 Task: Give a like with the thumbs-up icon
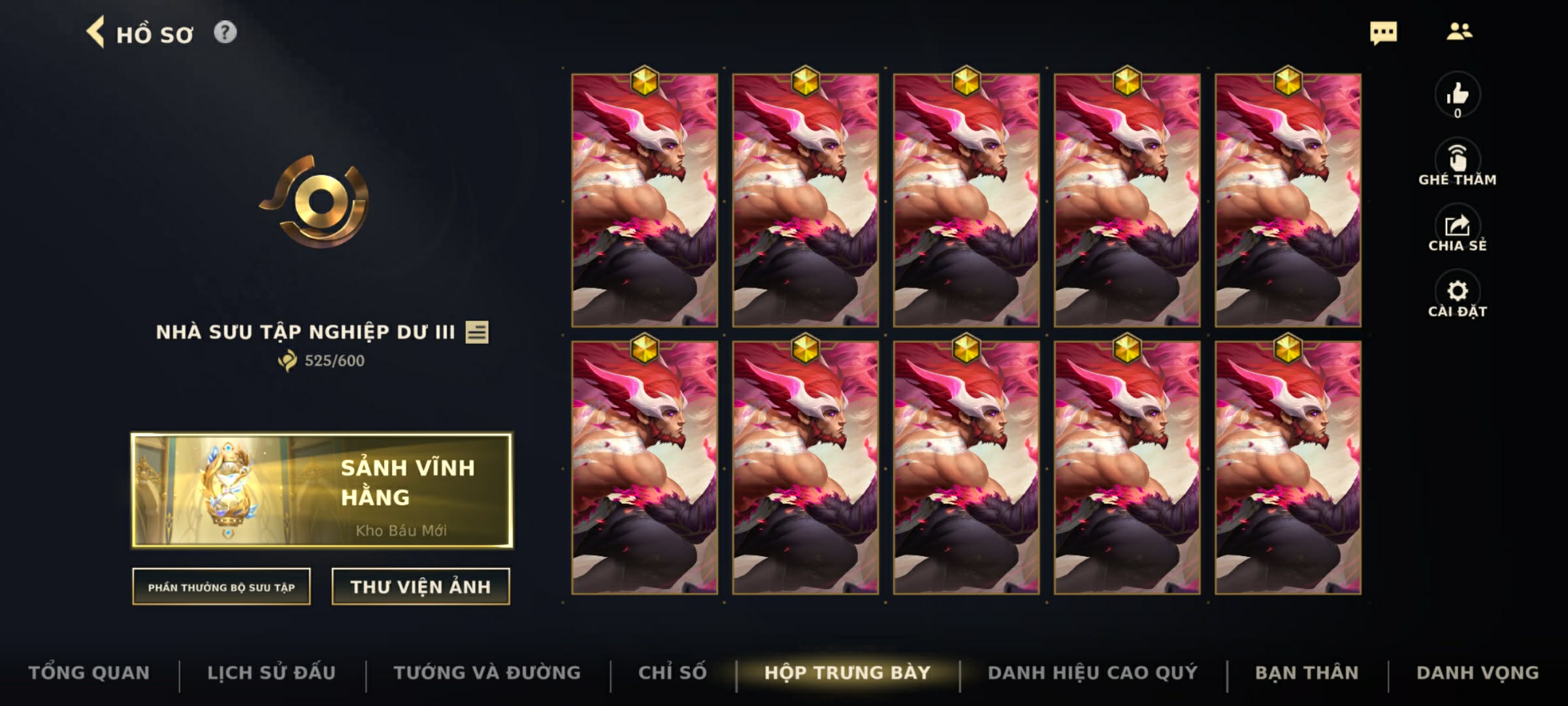coord(1458,95)
